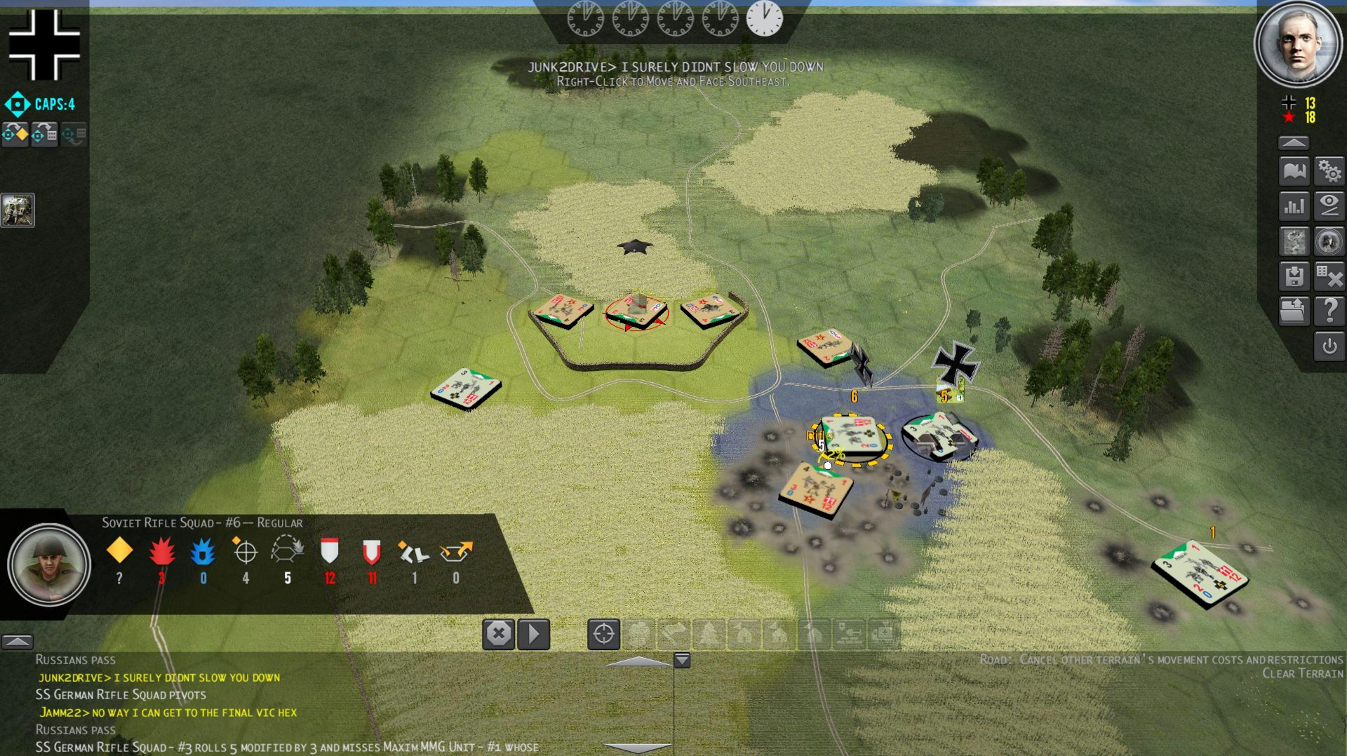Screen dimensions: 1347x756
Task: Collapse the right sidebar with the chevron arrow
Action: click(x=1293, y=141)
